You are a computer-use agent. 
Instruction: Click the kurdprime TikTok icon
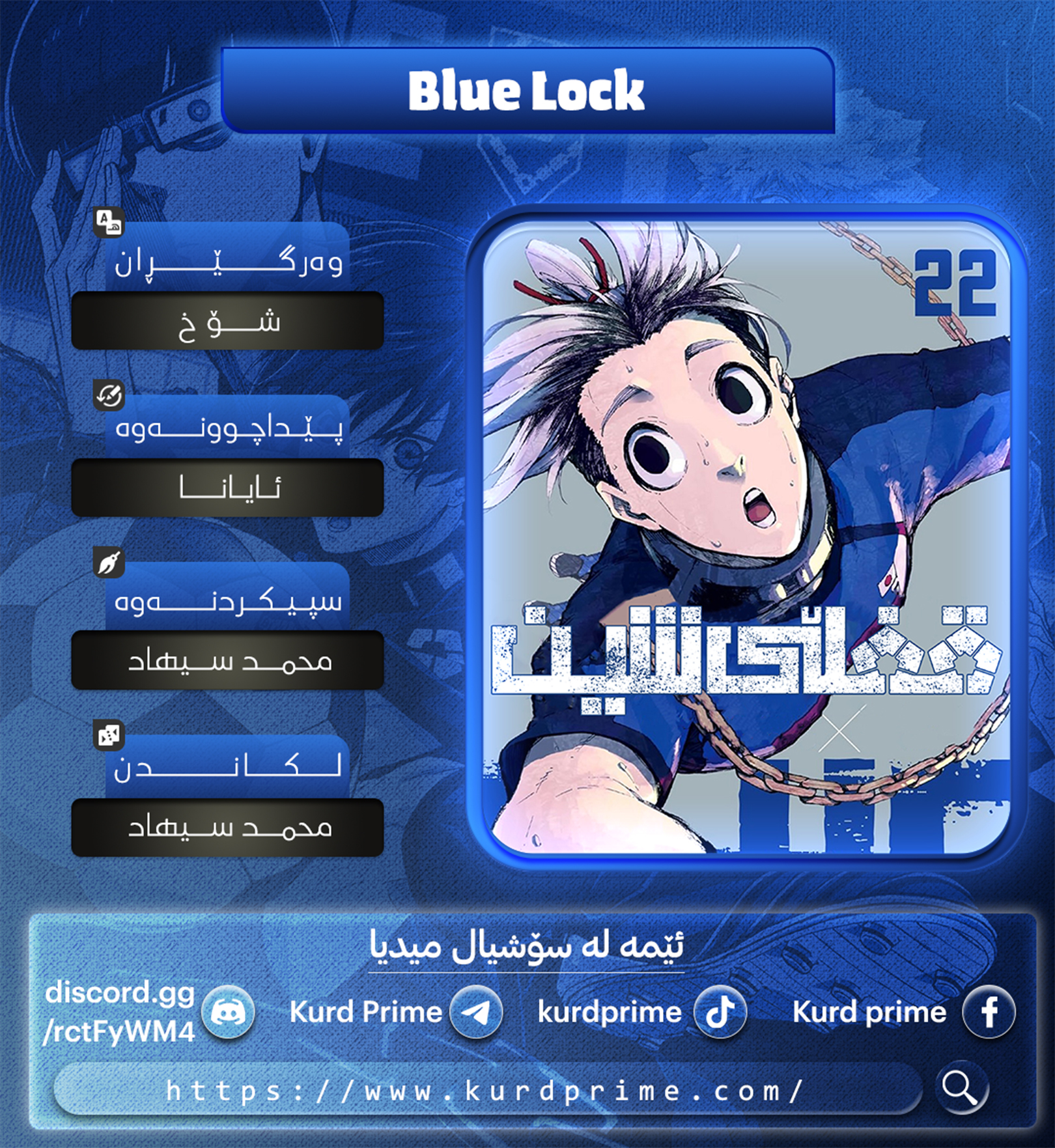coord(720,1013)
